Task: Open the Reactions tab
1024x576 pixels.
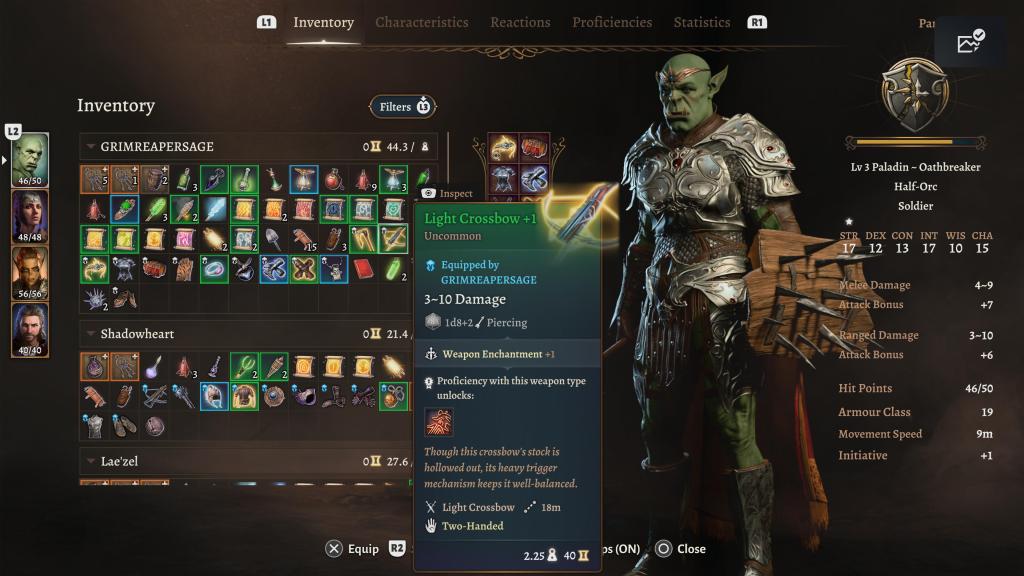Action: (x=520, y=22)
